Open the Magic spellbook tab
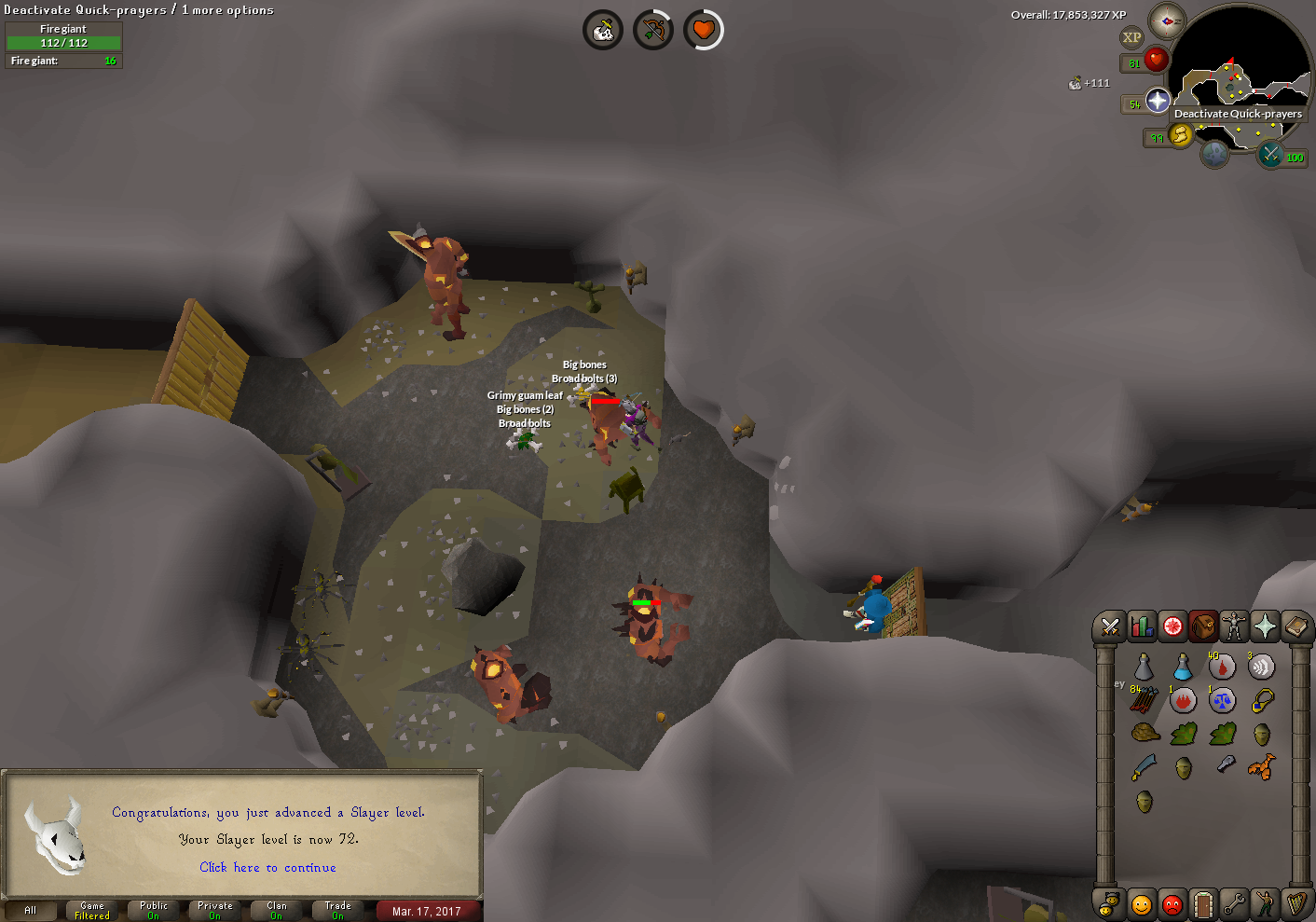Image resolution: width=1316 pixels, height=922 pixels. (x=1295, y=626)
